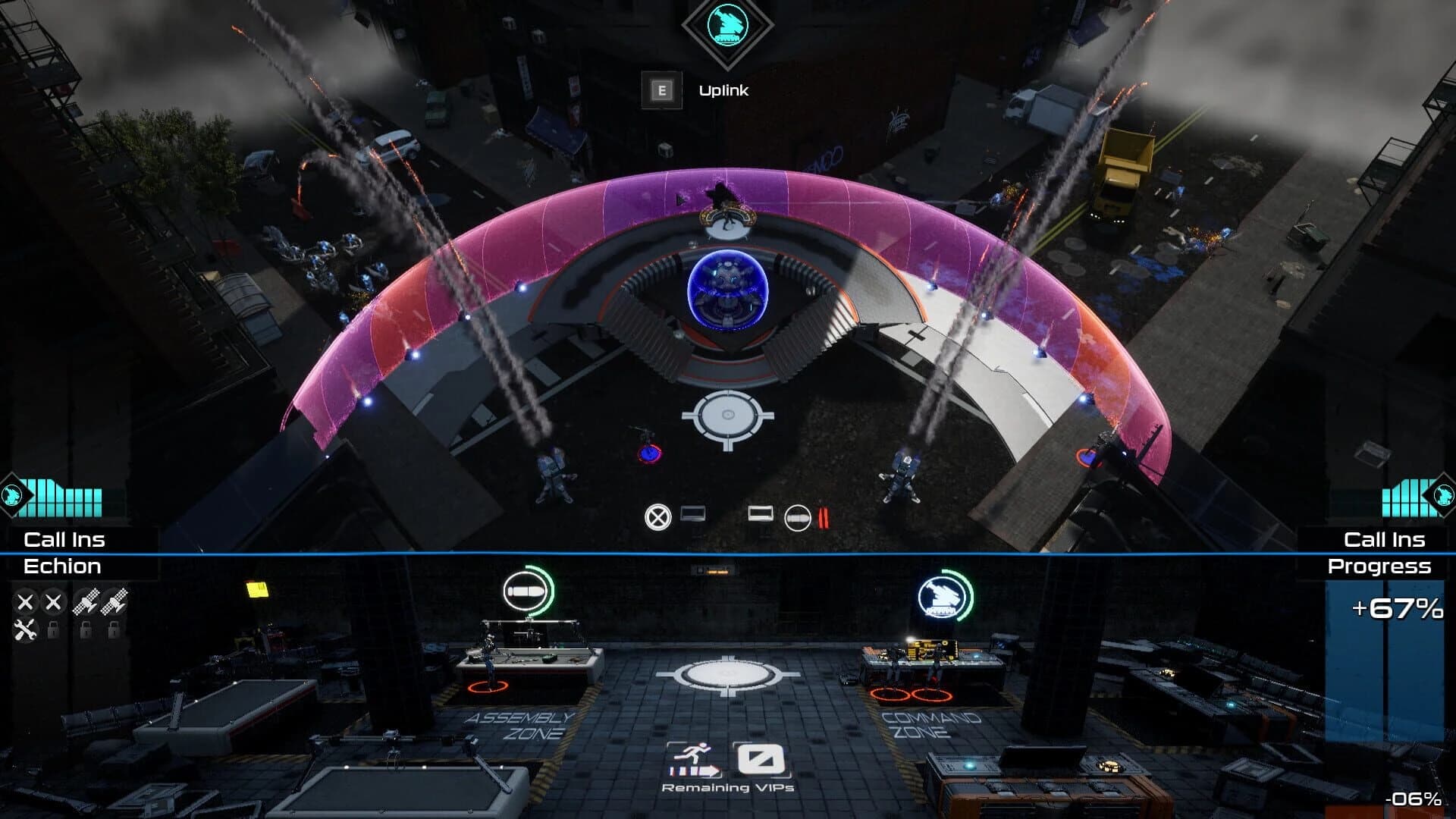Select the bullet-in-circle ammo icon
The width and height of the screenshot is (1456, 819).
coord(796,517)
